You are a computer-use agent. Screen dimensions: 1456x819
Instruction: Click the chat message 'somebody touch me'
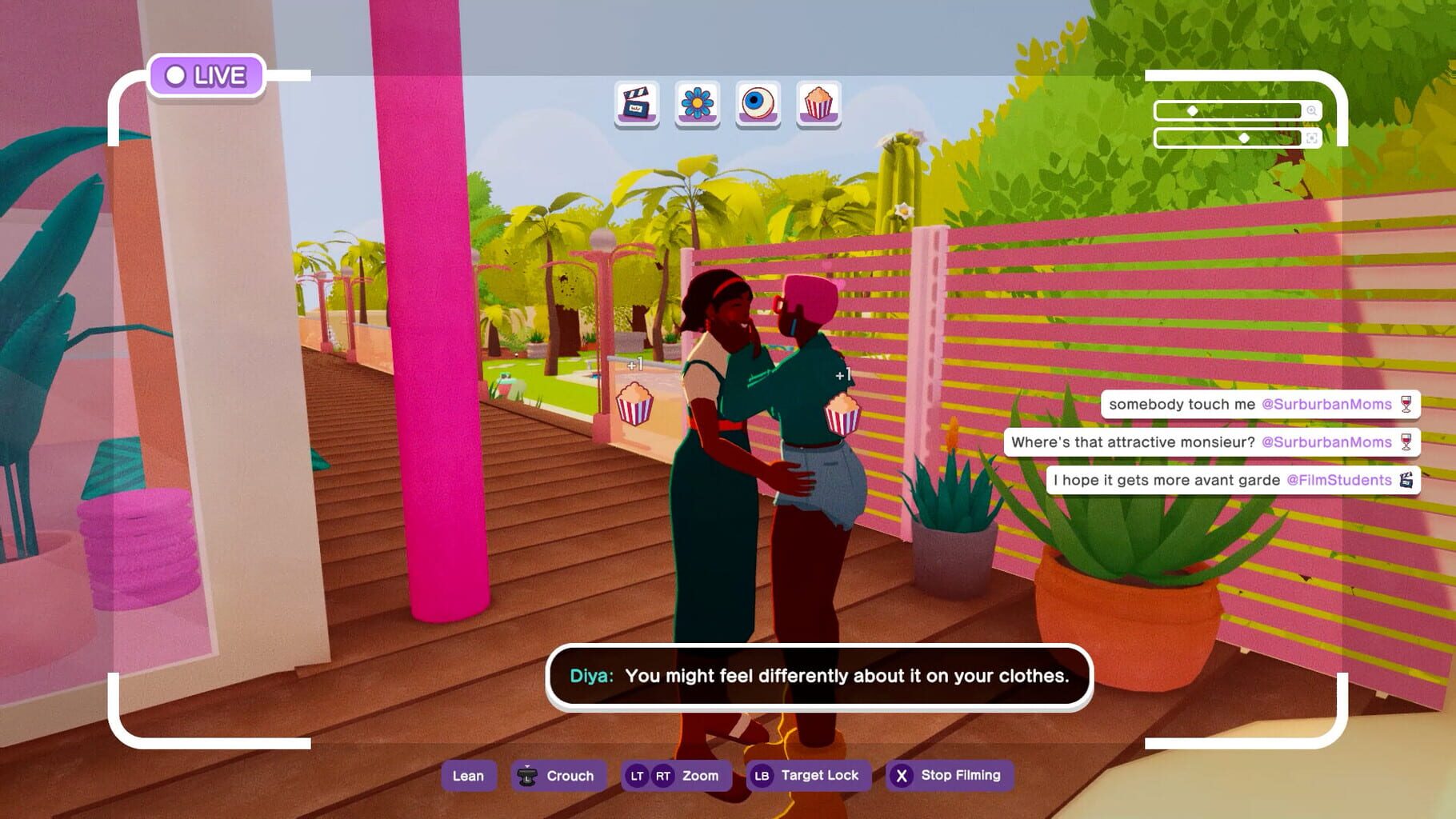tap(1181, 404)
